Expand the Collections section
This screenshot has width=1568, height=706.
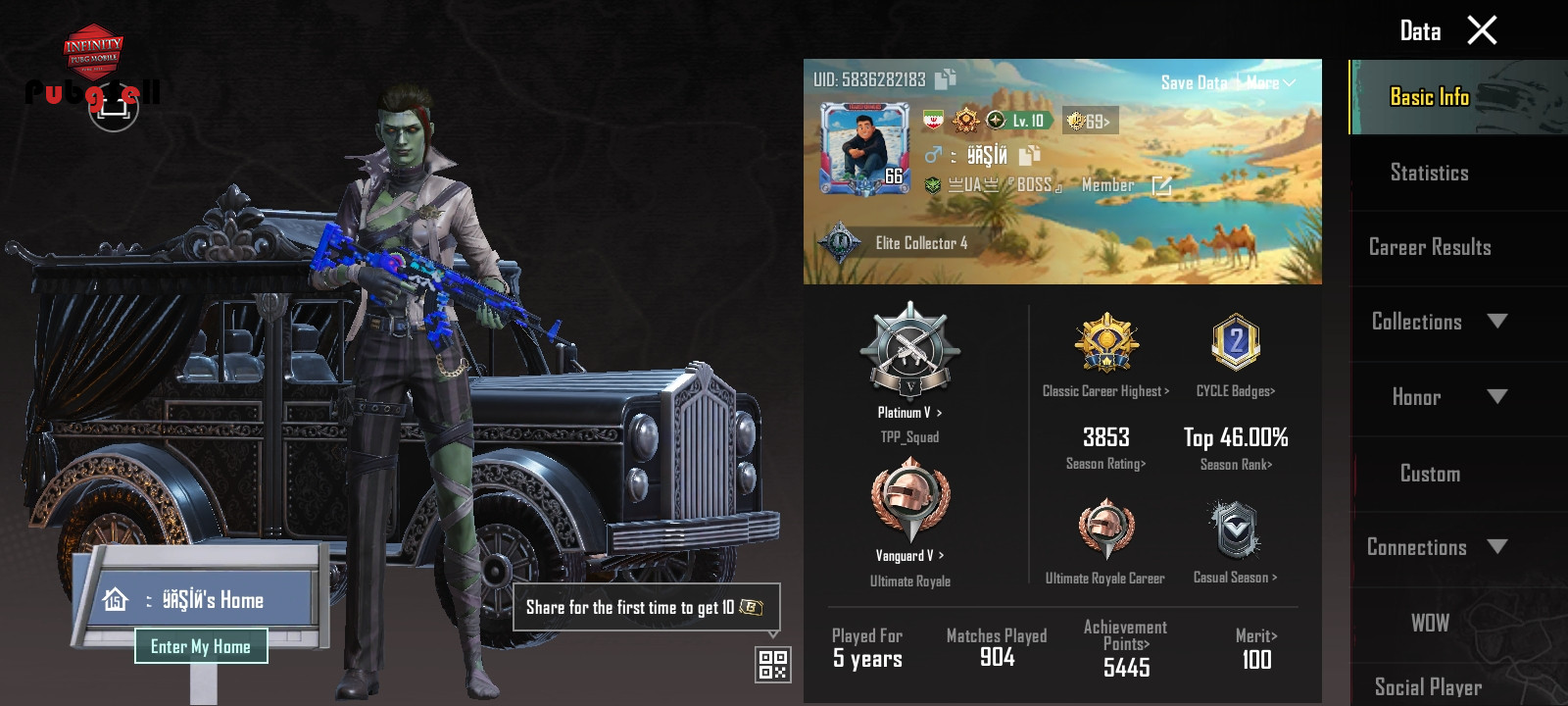tap(1496, 322)
